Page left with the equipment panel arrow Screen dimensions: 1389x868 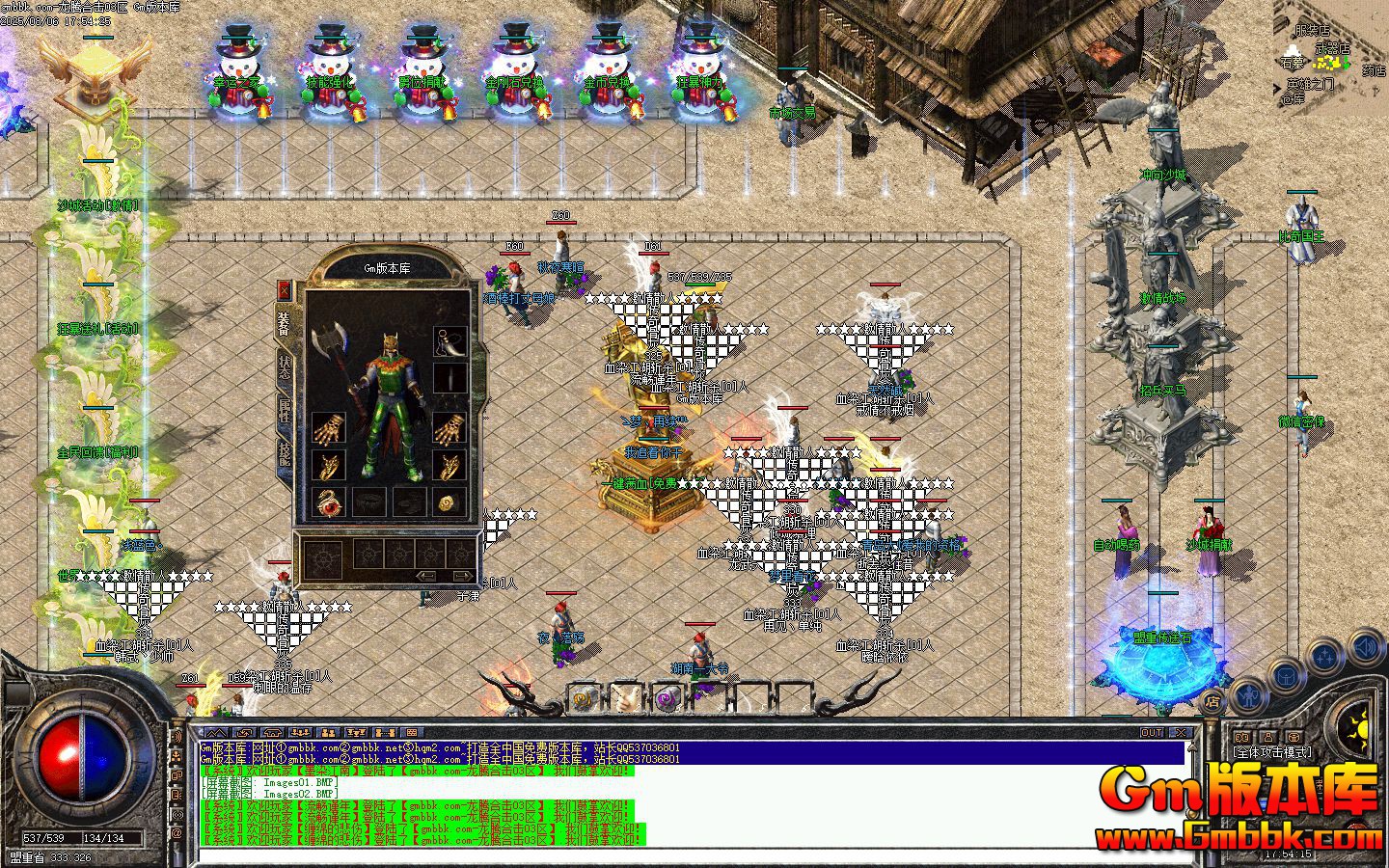point(424,576)
